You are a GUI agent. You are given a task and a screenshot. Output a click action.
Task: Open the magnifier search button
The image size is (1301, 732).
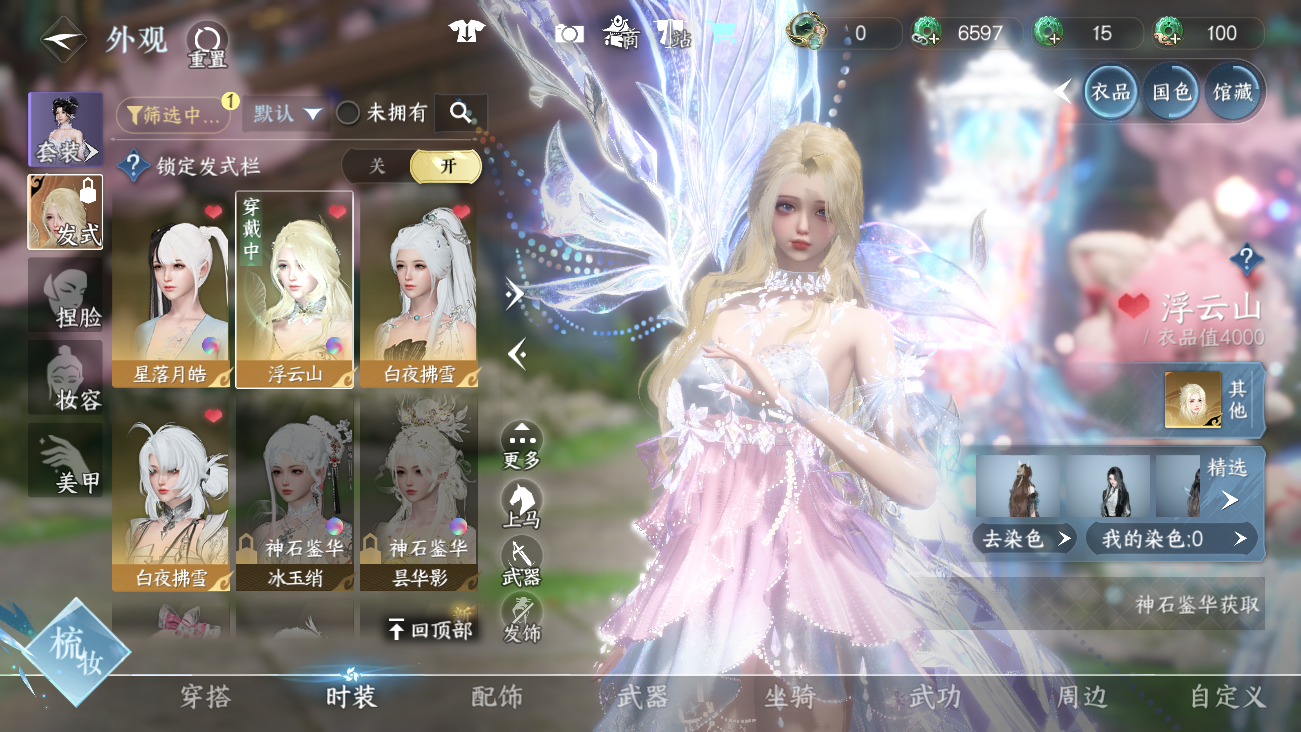pos(461,114)
